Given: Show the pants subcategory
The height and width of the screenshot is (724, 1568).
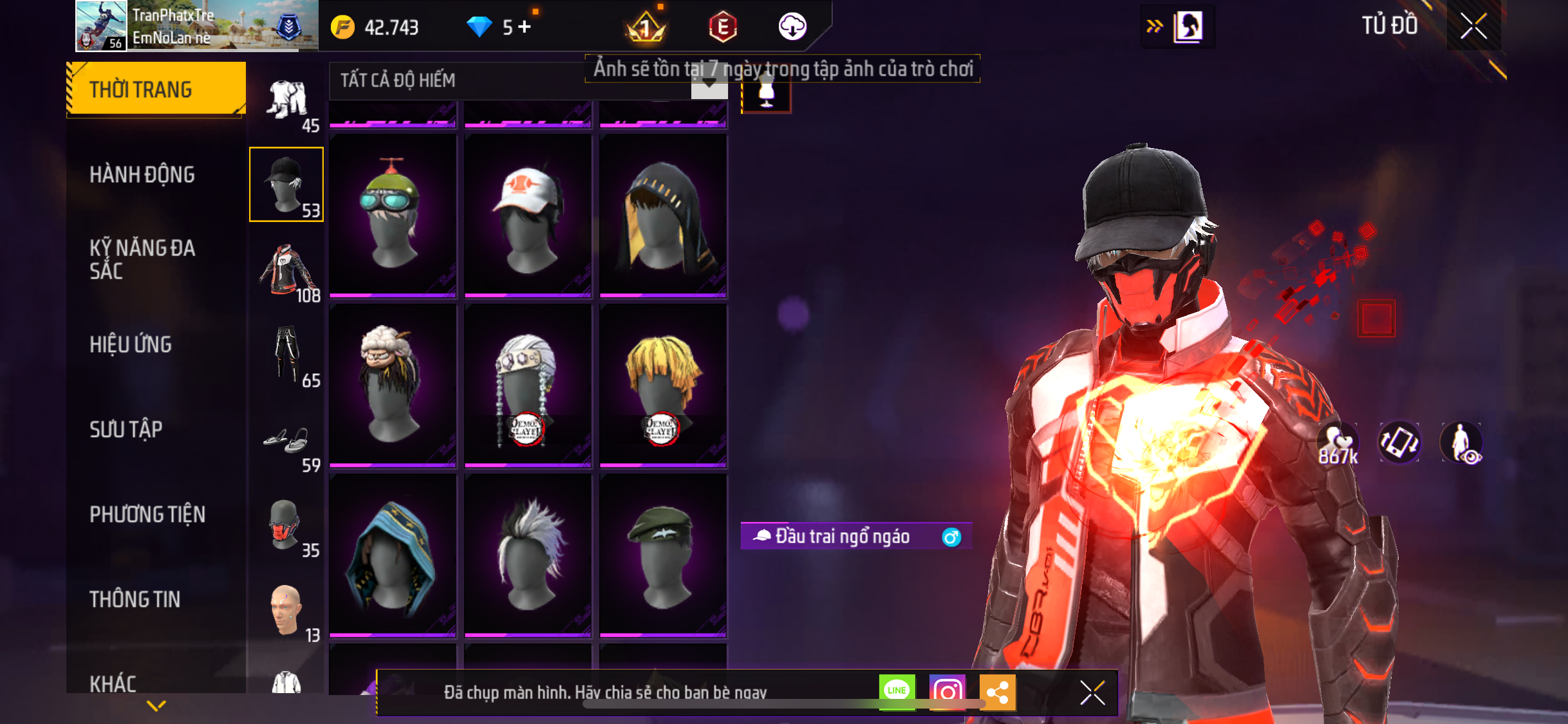Looking at the screenshot, I should coord(287,355).
